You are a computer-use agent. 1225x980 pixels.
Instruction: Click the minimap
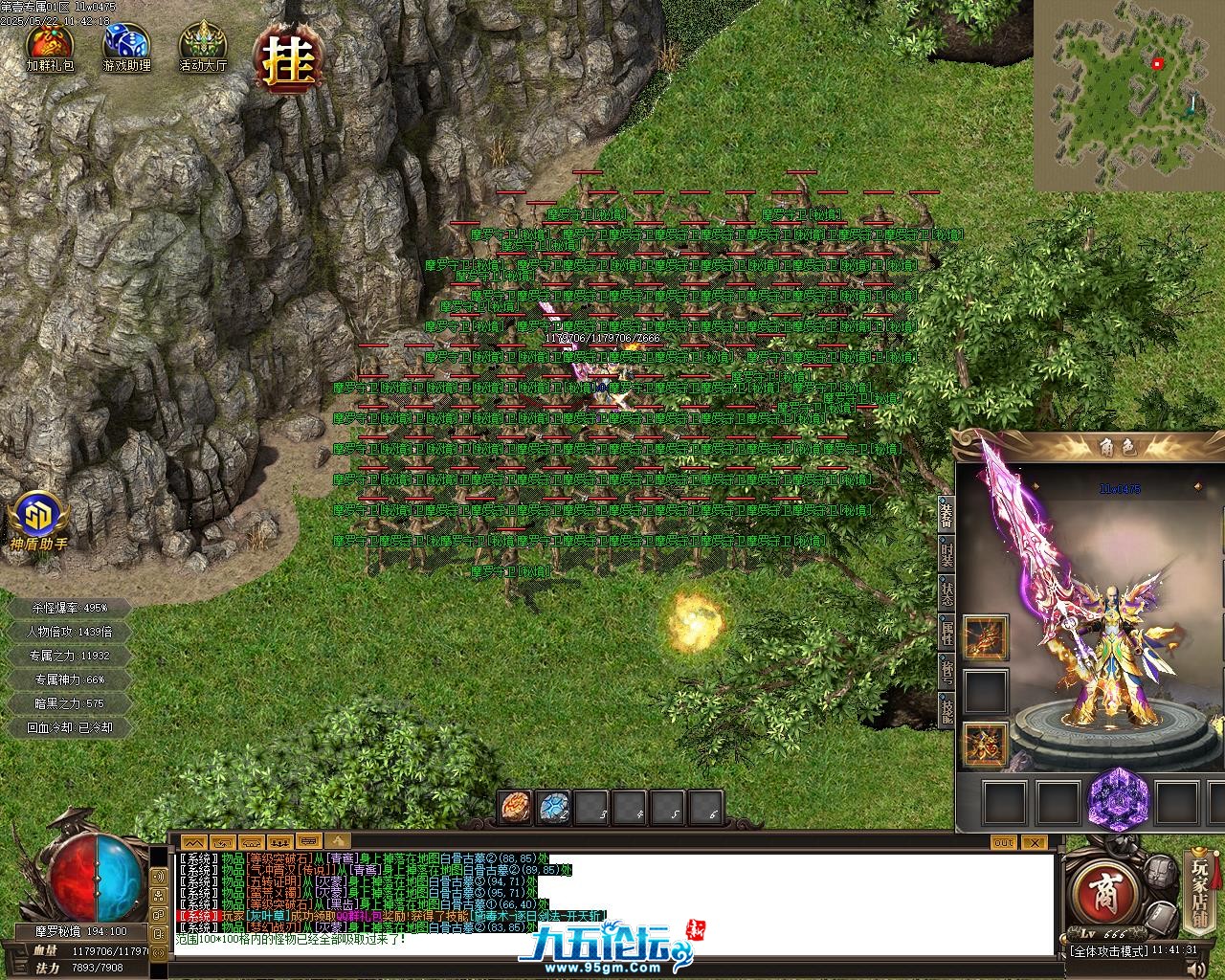click(1127, 94)
